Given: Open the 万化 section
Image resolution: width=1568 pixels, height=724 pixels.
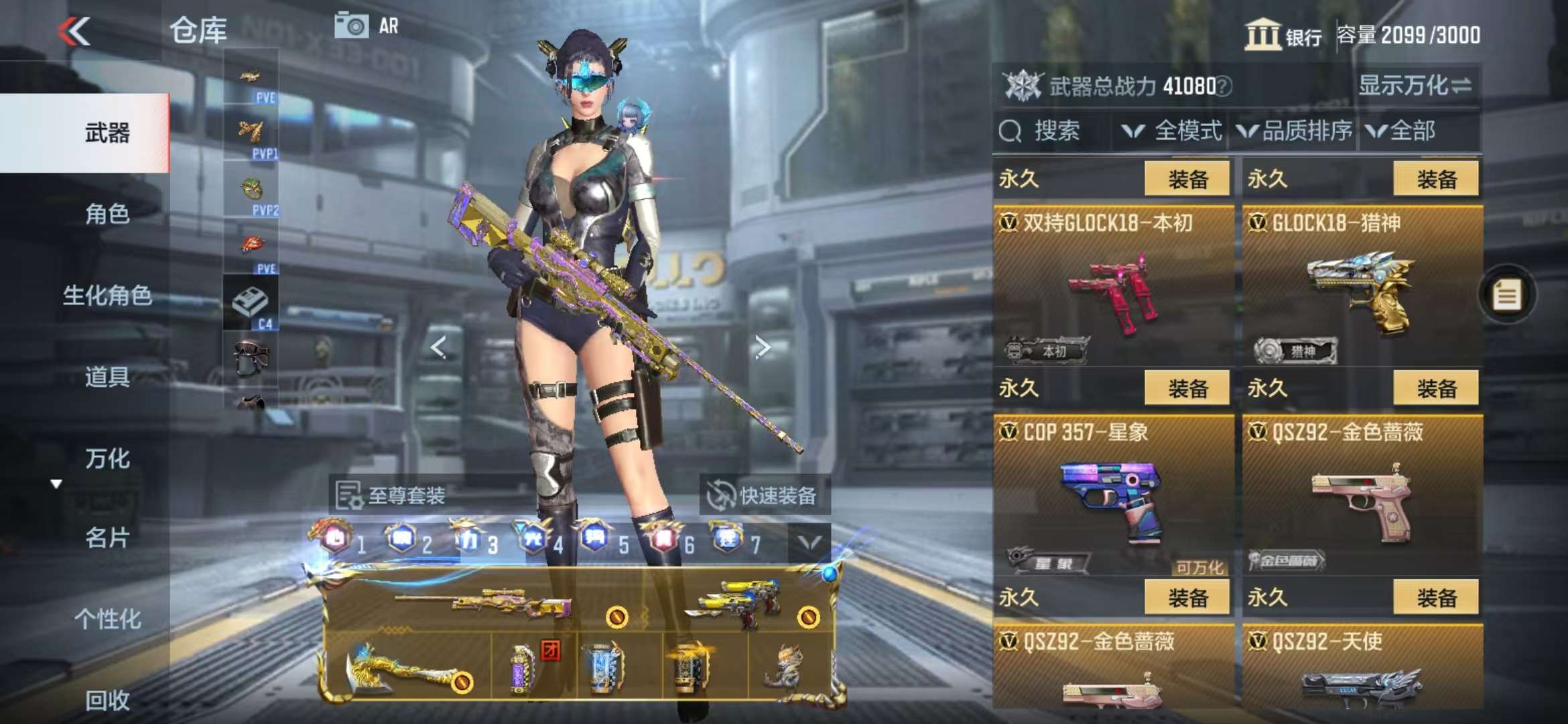Looking at the screenshot, I should pos(107,459).
